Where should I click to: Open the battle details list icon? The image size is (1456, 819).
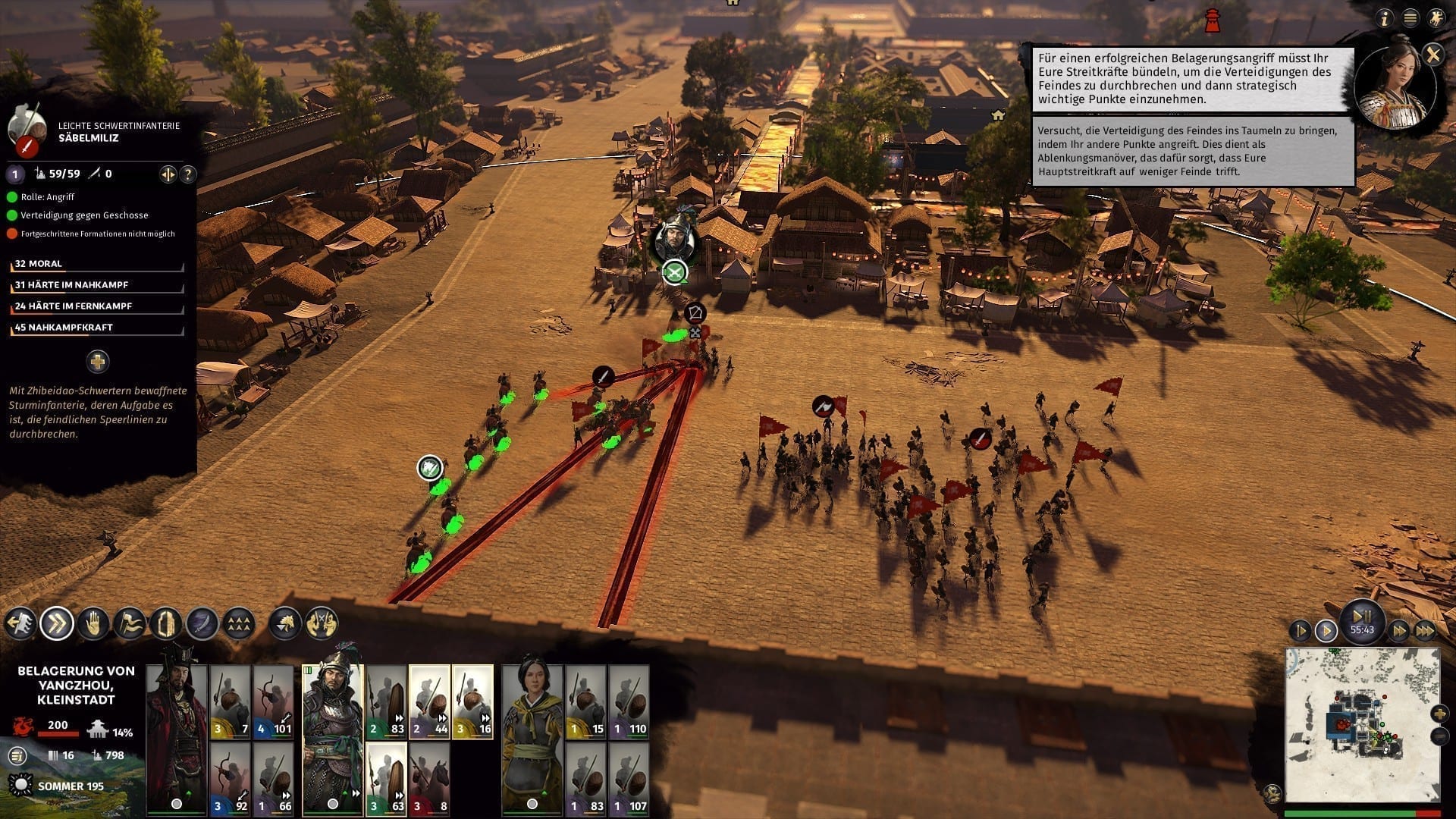(x=17, y=755)
